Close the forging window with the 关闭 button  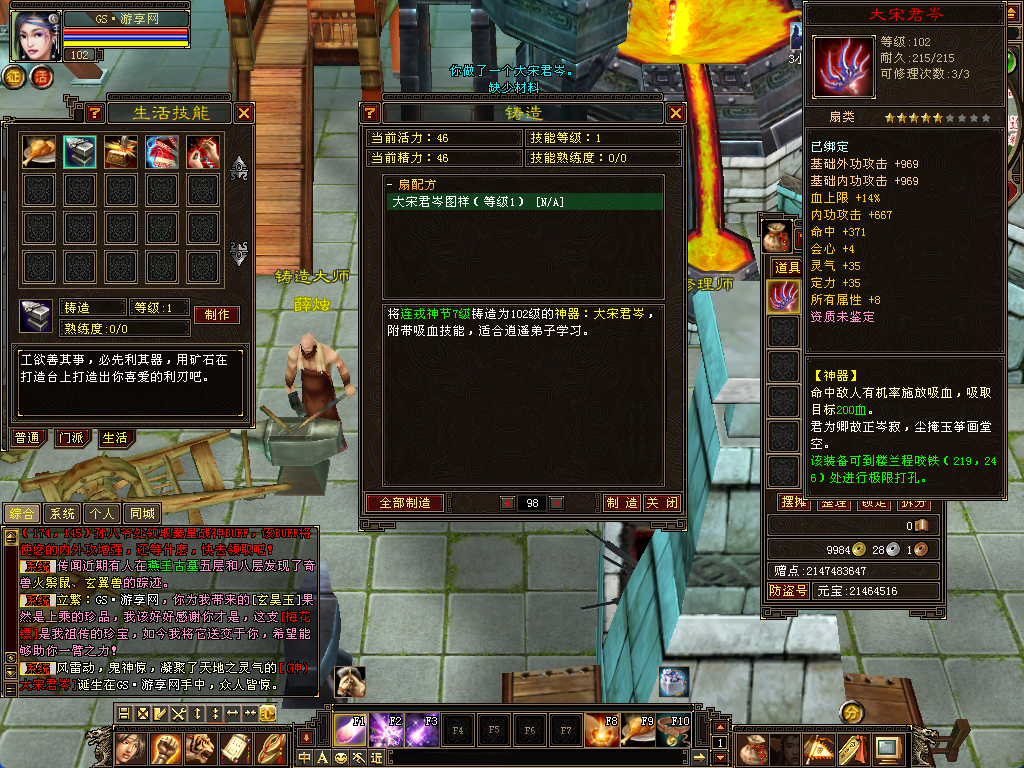[x=662, y=503]
